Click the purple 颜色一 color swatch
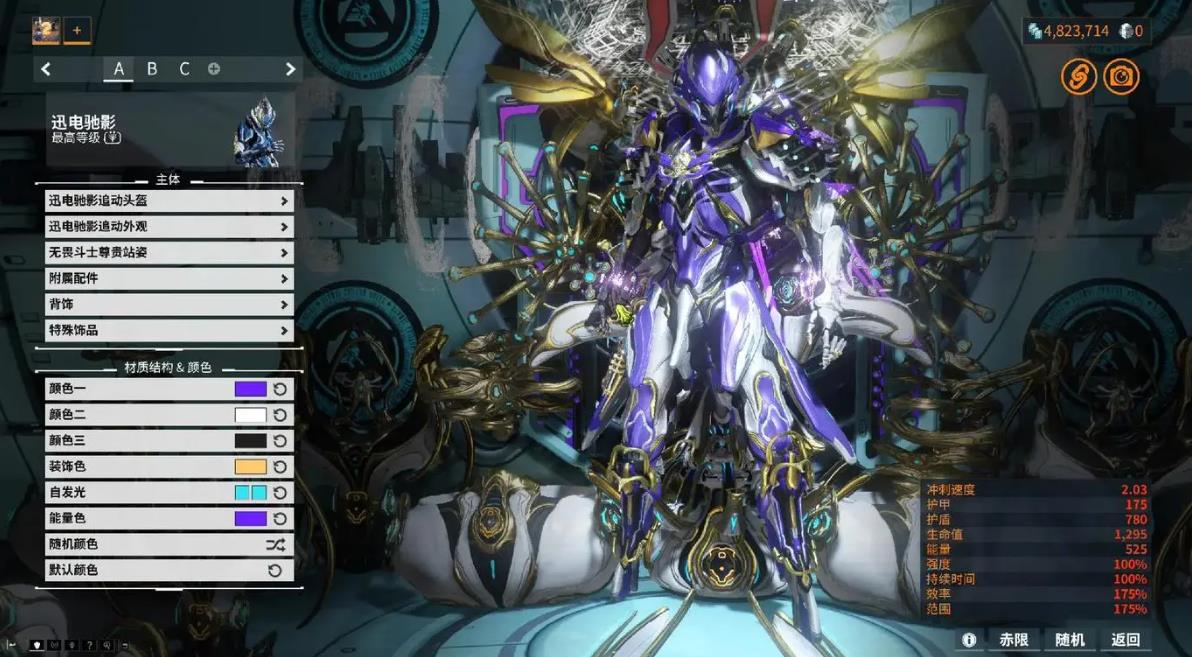The width and height of the screenshot is (1192, 657). click(x=250, y=389)
